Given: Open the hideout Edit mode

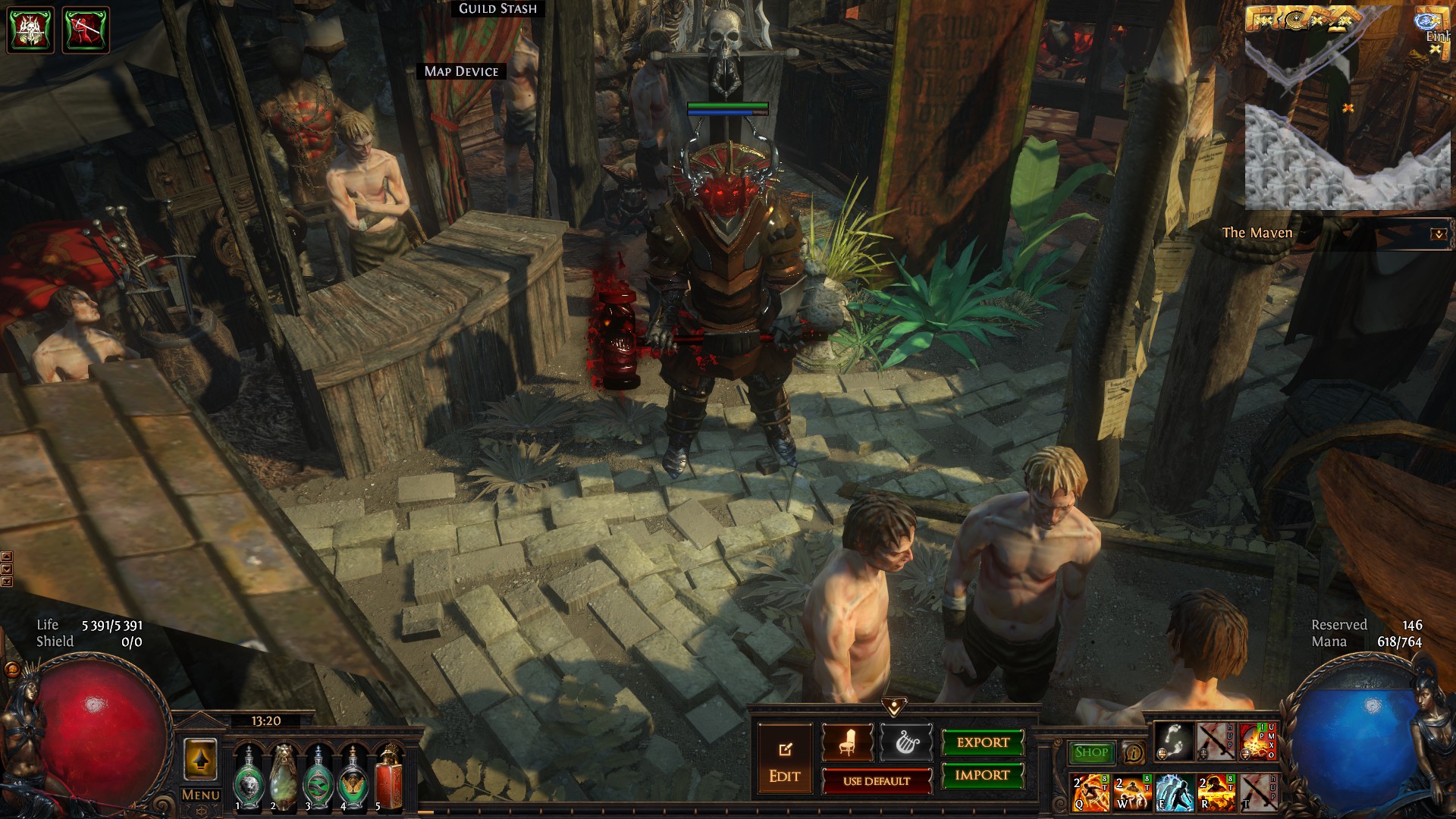Looking at the screenshot, I should [x=784, y=760].
